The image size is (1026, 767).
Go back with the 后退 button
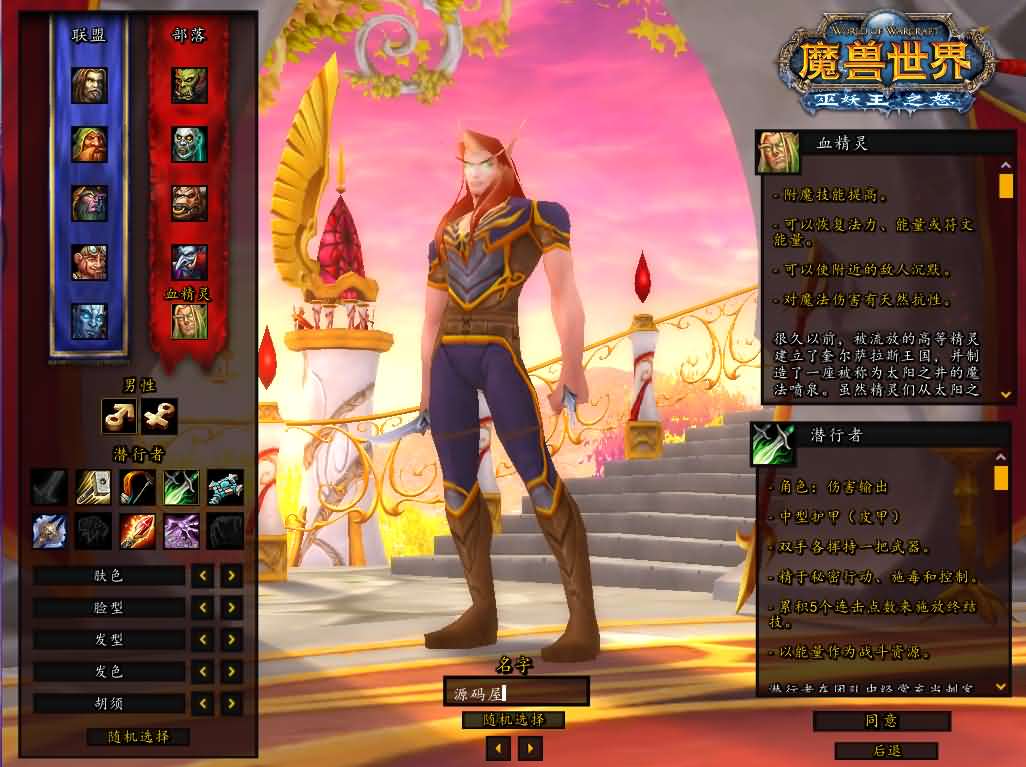click(x=885, y=750)
